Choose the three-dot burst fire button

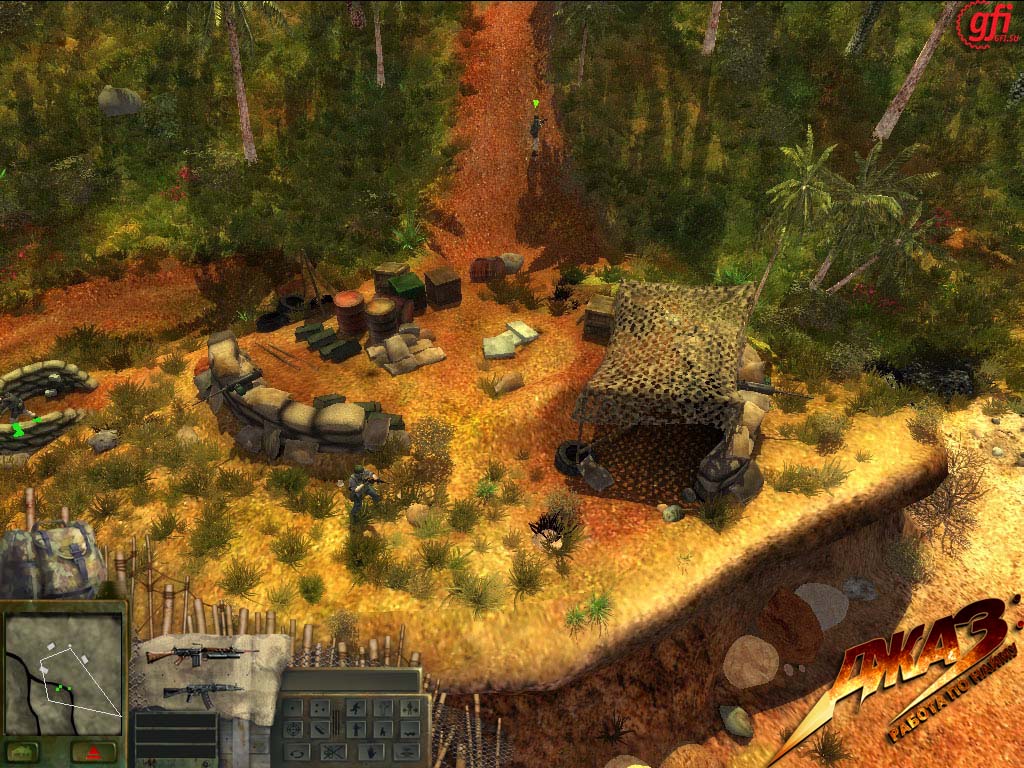pyautogui.click(x=320, y=708)
